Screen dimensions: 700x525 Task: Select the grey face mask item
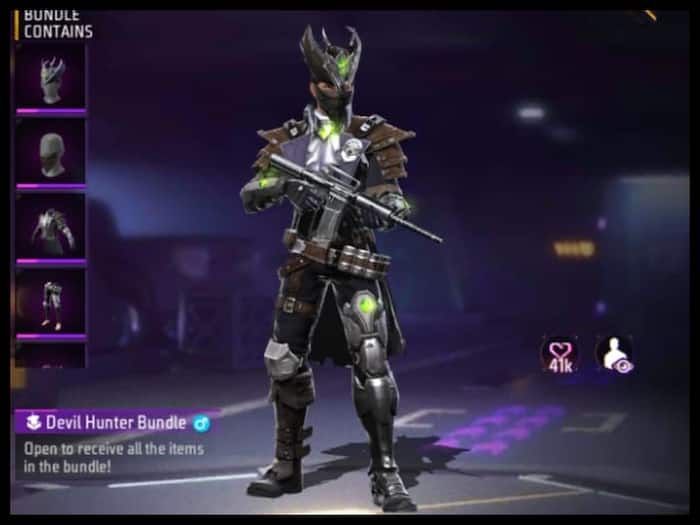(x=50, y=153)
